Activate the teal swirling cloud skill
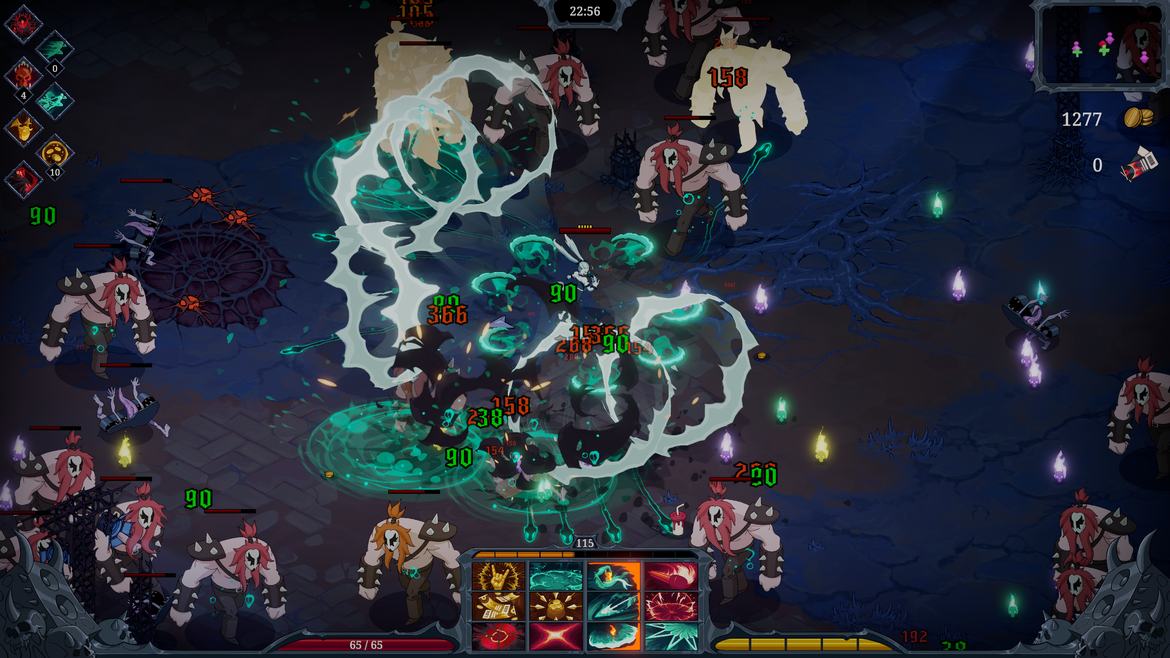 pyautogui.click(x=556, y=576)
